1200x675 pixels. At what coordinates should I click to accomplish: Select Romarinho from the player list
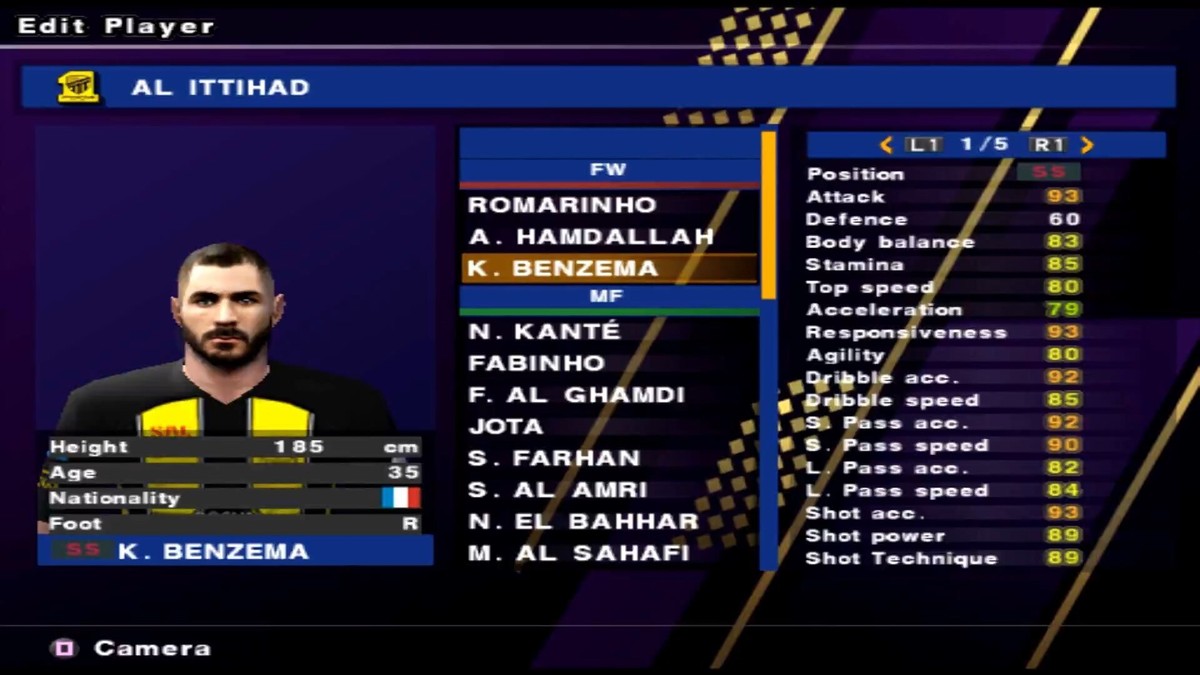point(562,205)
